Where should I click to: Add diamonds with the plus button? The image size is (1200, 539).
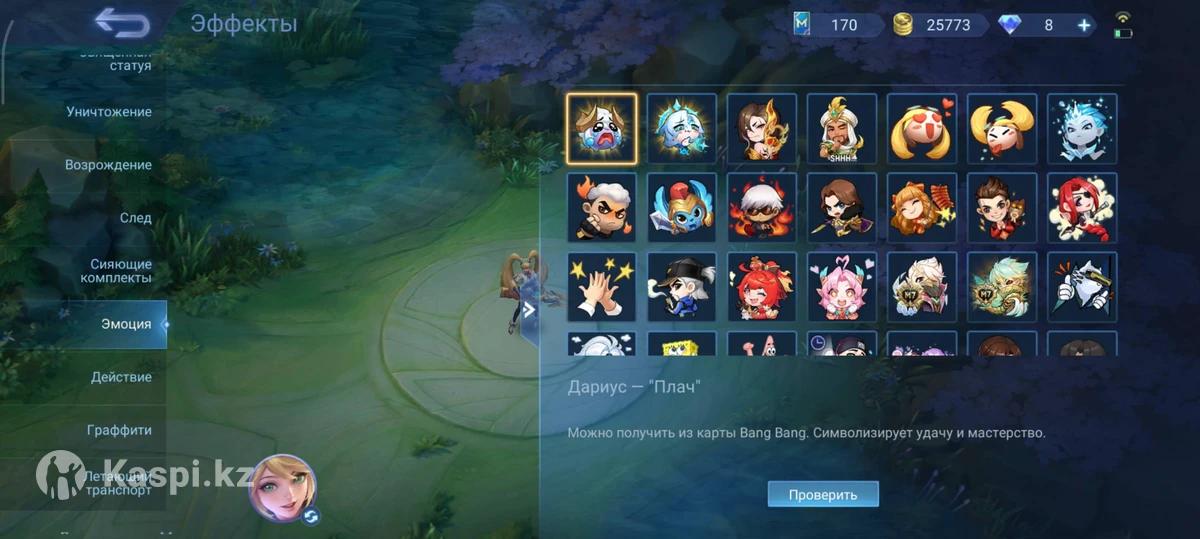point(1084,25)
